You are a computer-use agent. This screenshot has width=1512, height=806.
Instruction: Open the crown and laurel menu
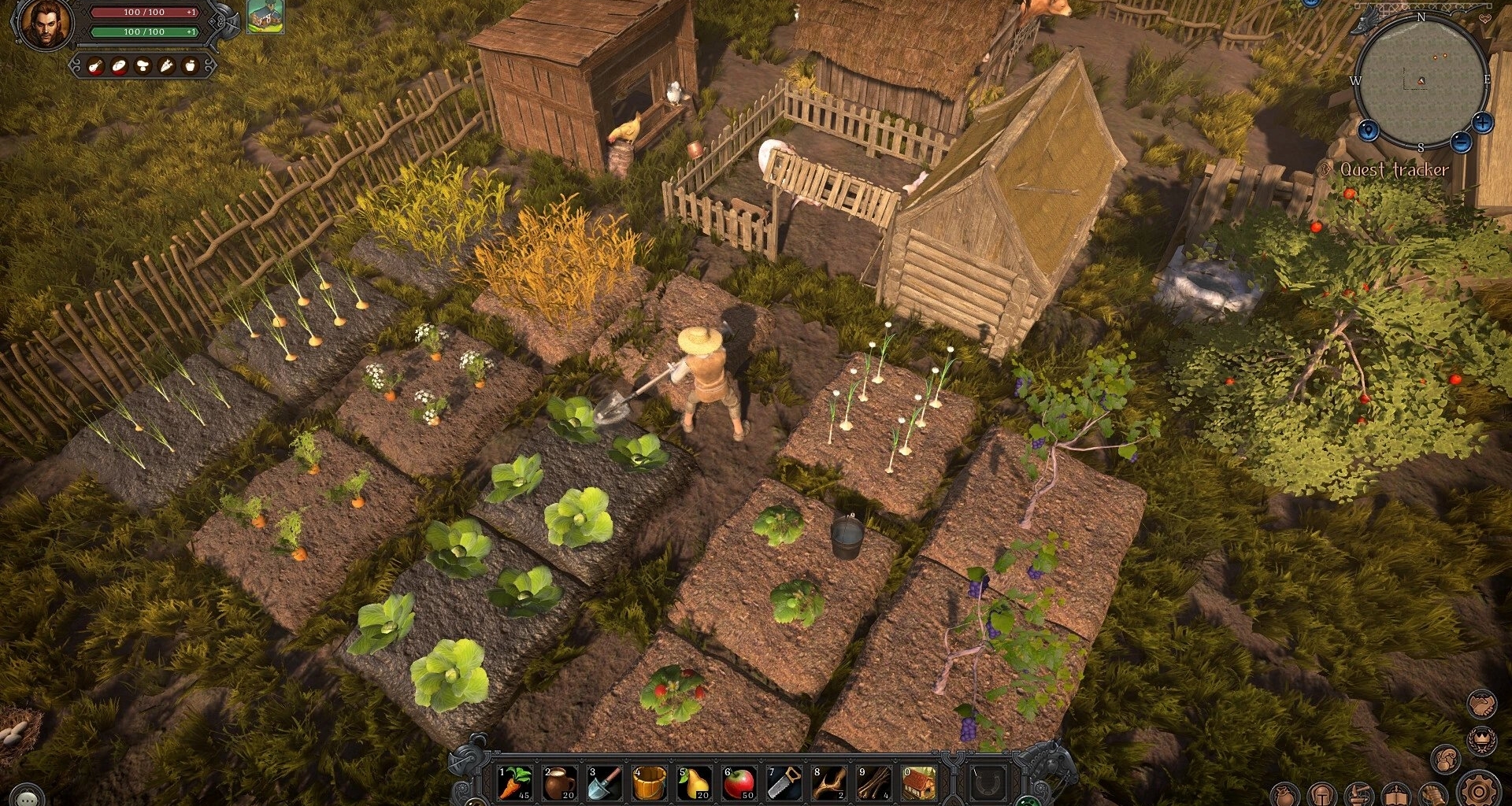(x=1483, y=740)
